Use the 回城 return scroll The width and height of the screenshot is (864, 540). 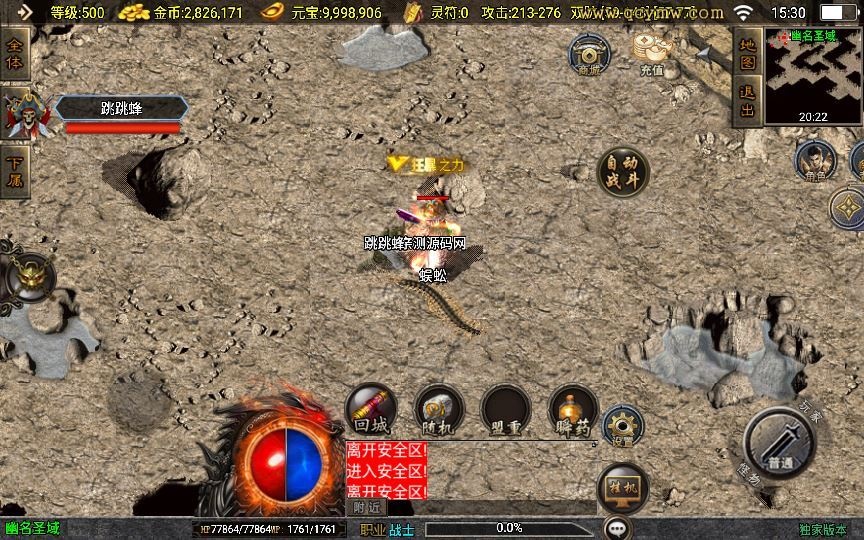(x=371, y=409)
